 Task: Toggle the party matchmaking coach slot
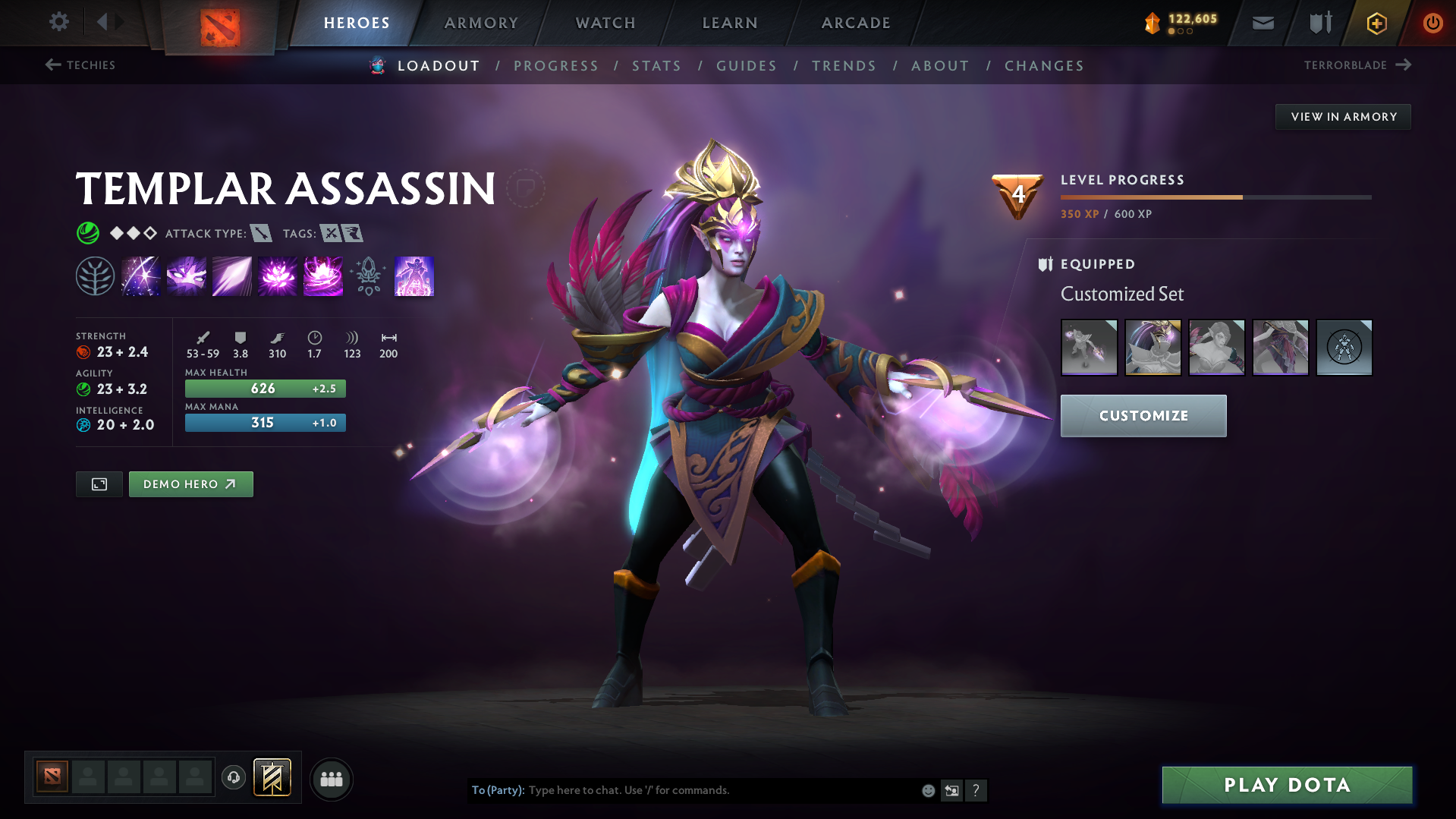[x=233, y=778]
